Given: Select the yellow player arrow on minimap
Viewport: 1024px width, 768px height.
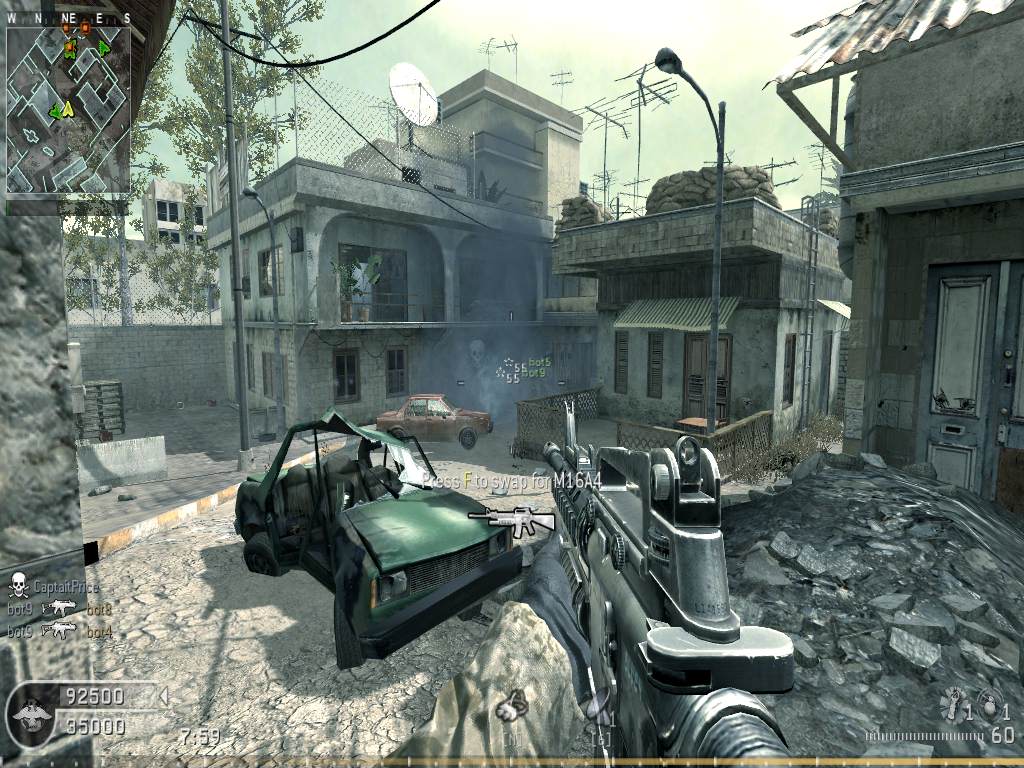Looking at the screenshot, I should pos(68,108).
